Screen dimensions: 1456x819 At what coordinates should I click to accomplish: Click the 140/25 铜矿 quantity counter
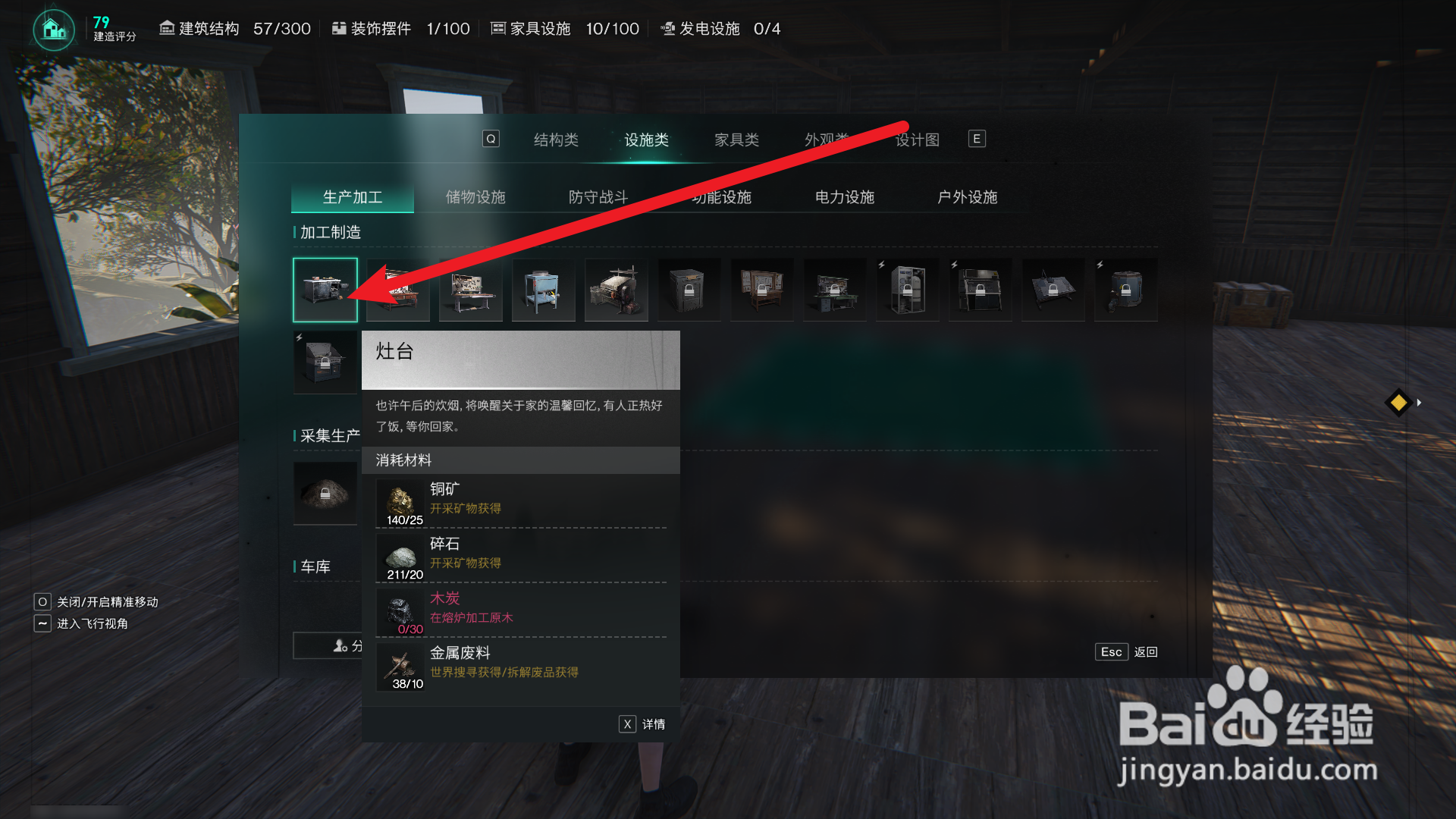tap(405, 521)
